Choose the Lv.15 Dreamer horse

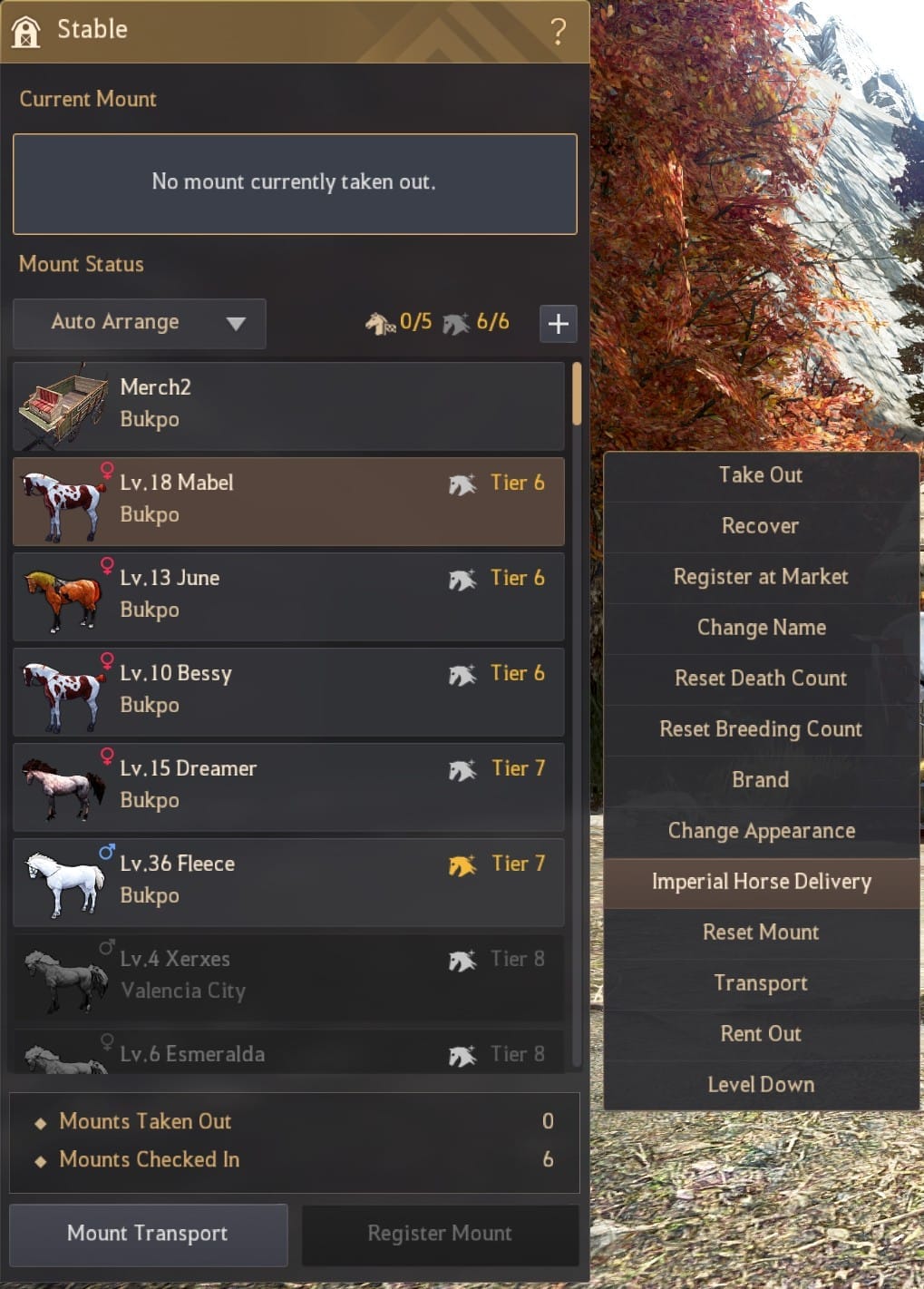[x=288, y=787]
